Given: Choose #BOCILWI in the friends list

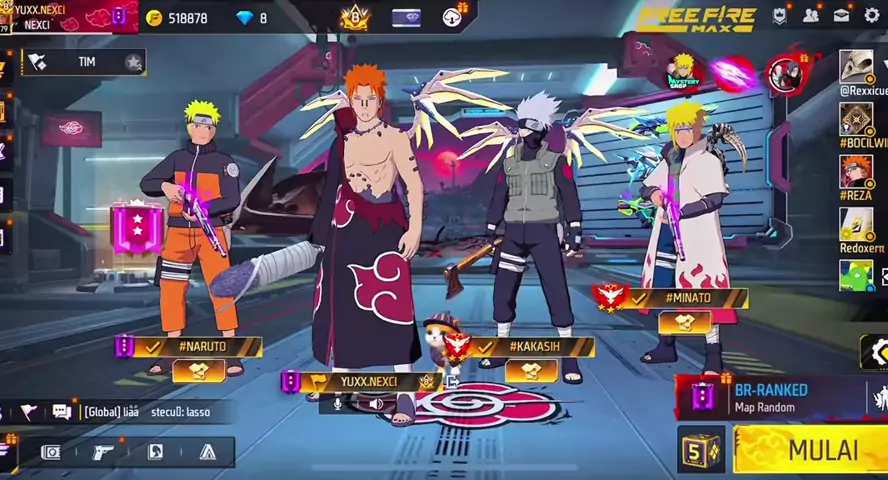Looking at the screenshot, I should click(856, 120).
